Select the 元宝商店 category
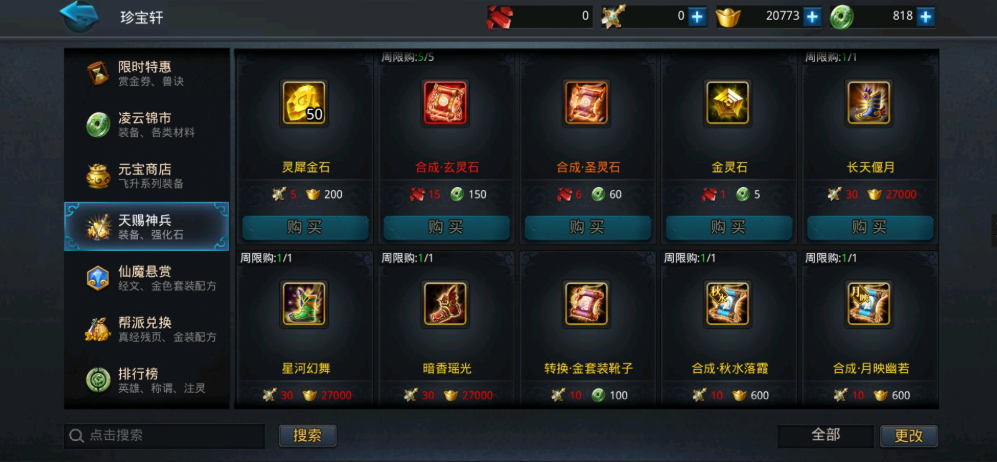997x462 pixels. [146, 176]
